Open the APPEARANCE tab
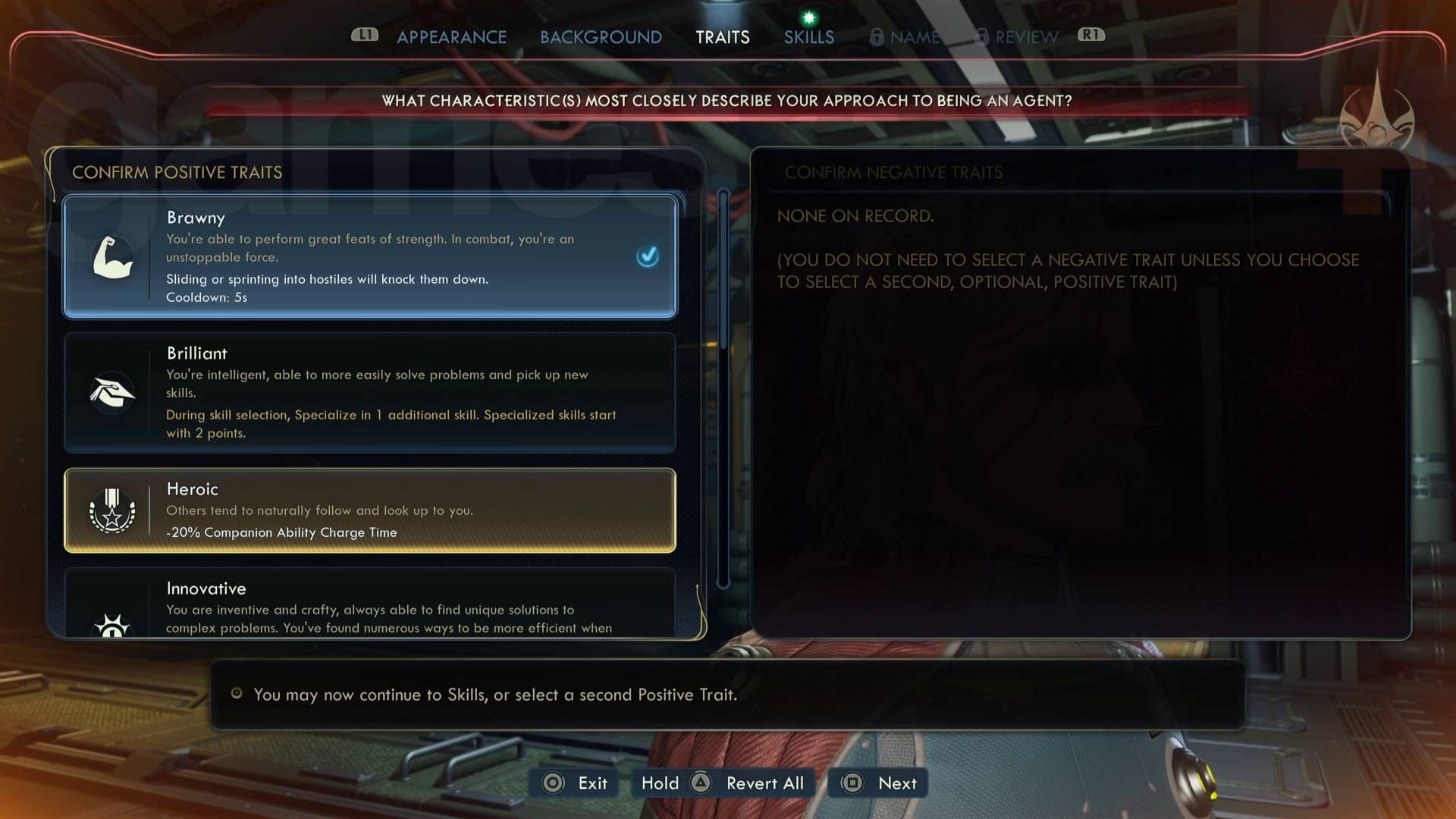Viewport: 1456px width, 819px height. click(x=451, y=36)
